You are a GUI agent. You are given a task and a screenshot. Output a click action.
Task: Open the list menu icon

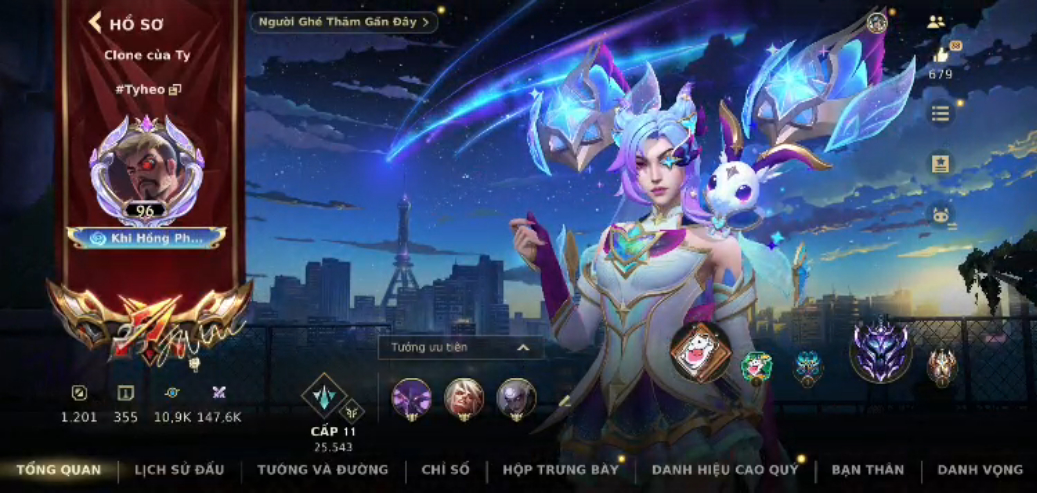(940, 113)
